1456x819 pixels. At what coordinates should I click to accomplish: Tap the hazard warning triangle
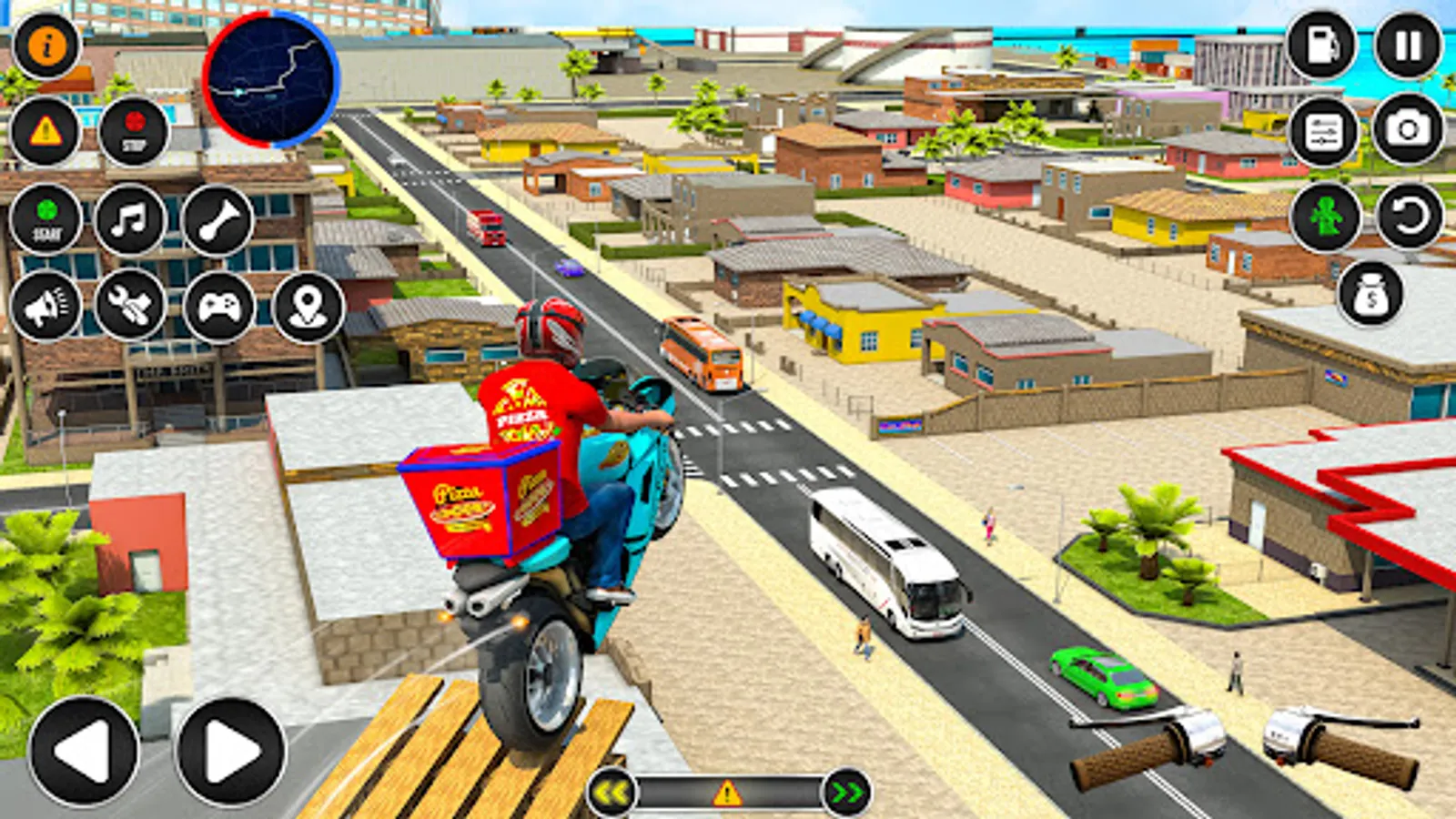click(x=44, y=132)
